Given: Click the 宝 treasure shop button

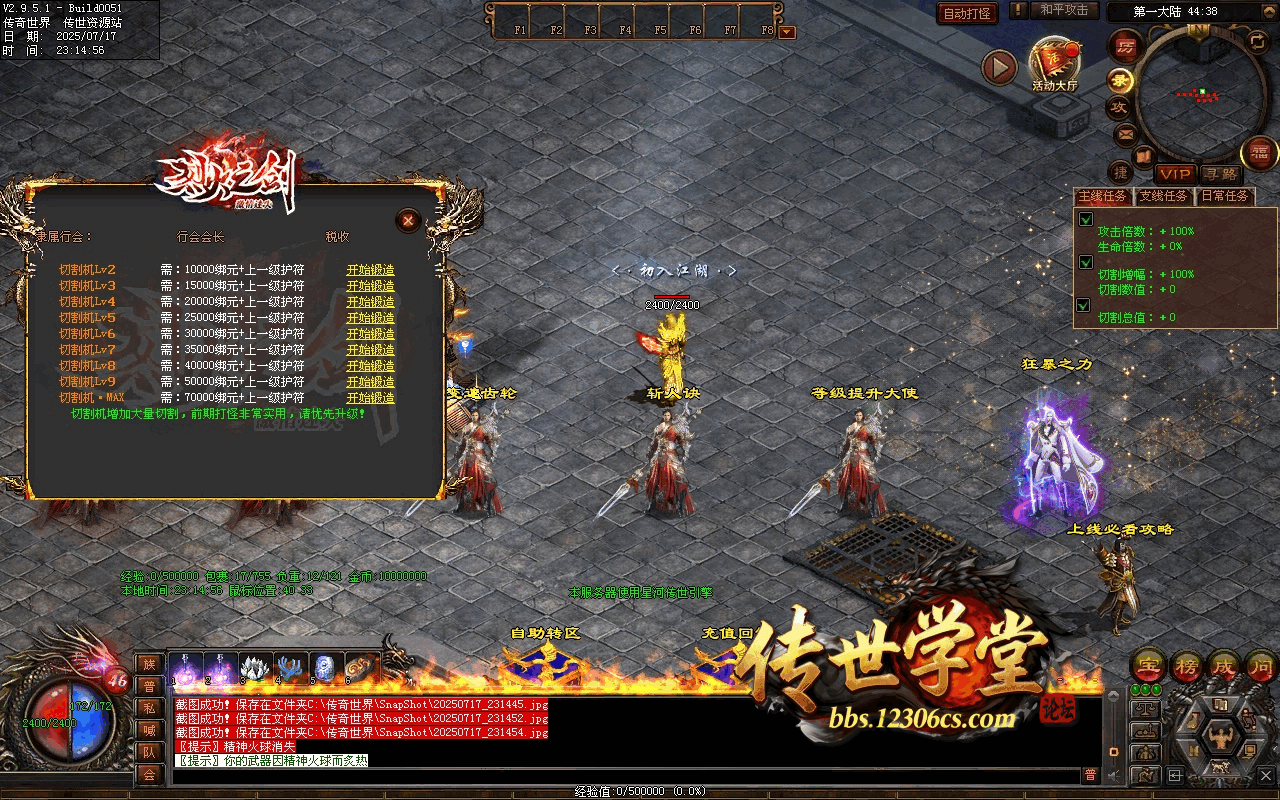Looking at the screenshot, I should [1149, 666].
